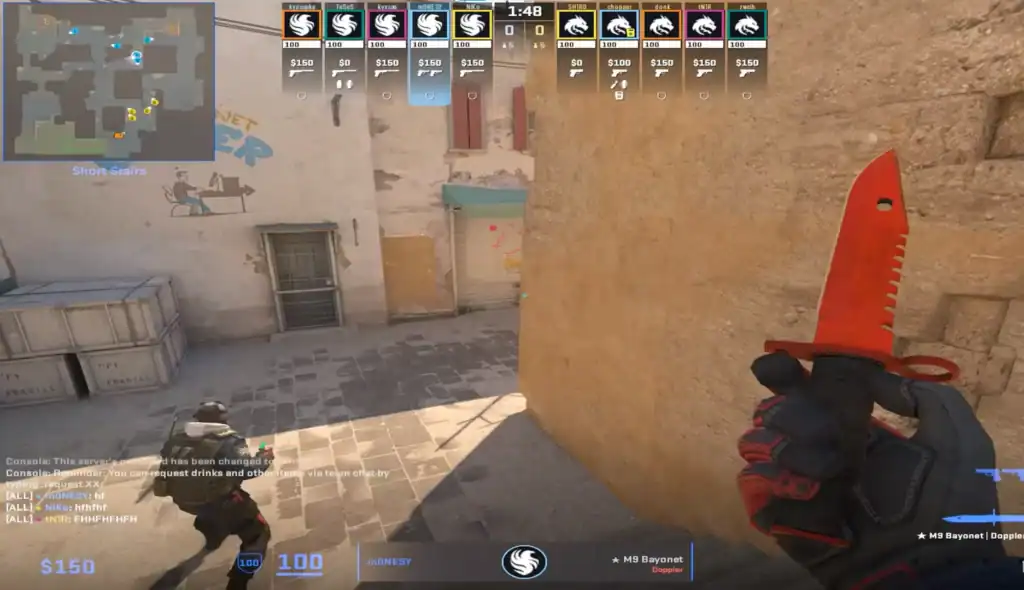The width and height of the screenshot is (1024, 590).
Task: Open the Short Stairs minimap
Action: 108,81
